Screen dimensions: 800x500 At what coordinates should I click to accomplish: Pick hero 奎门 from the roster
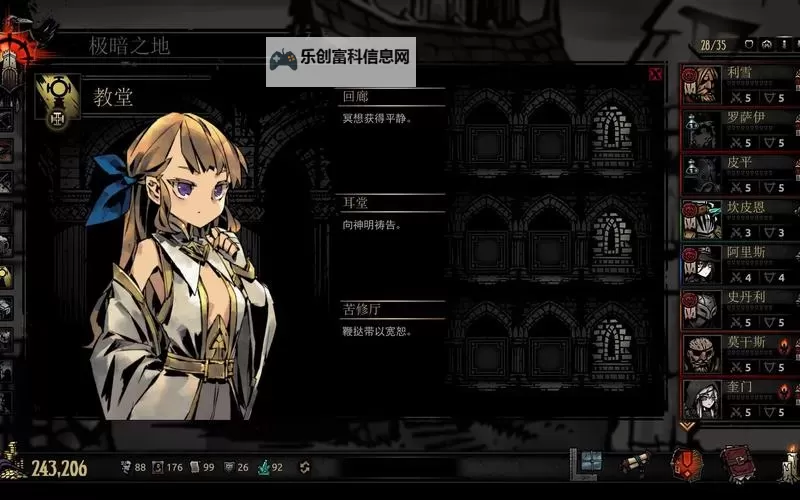click(x=739, y=399)
